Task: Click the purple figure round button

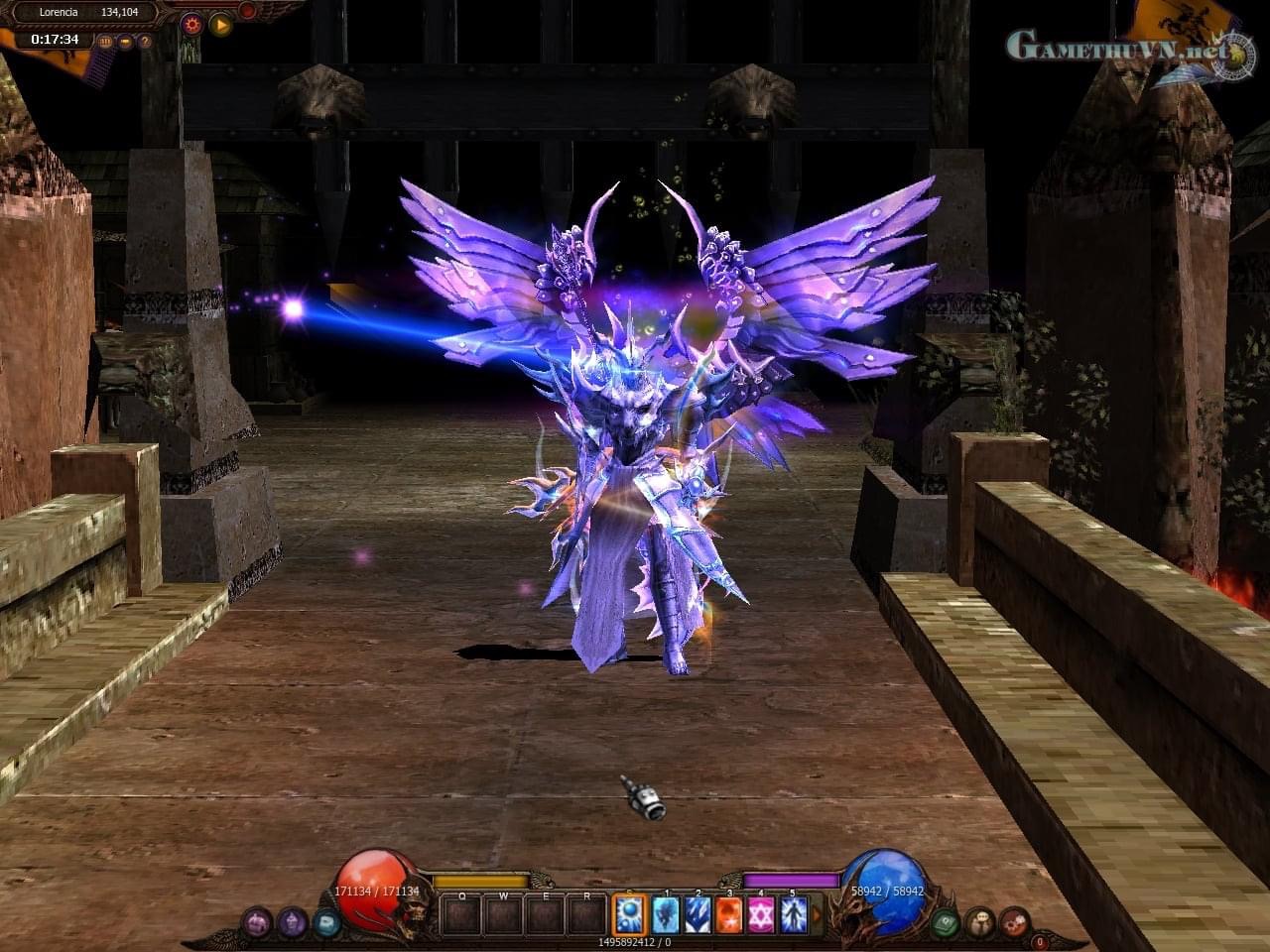Action: [x=292, y=922]
